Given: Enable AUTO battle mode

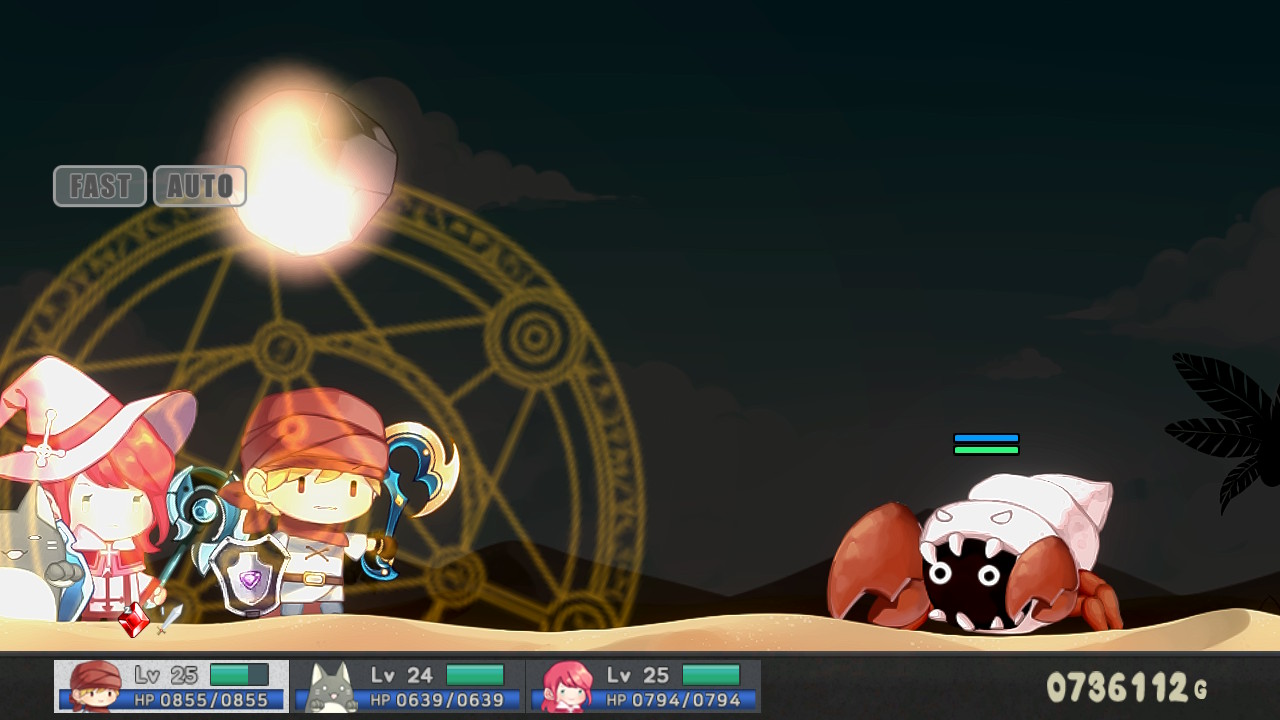Looking at the screenshot, I should point(200,186).
